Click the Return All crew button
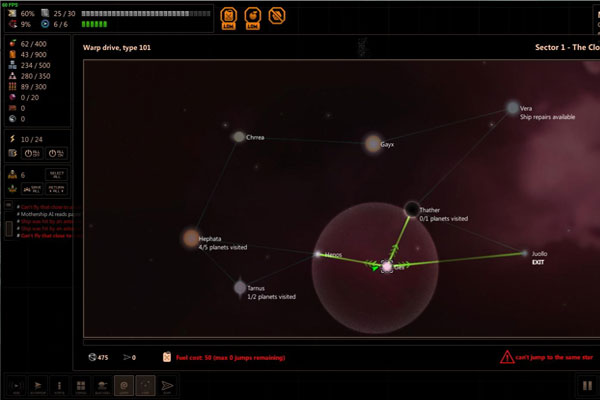 coord(57,188)
